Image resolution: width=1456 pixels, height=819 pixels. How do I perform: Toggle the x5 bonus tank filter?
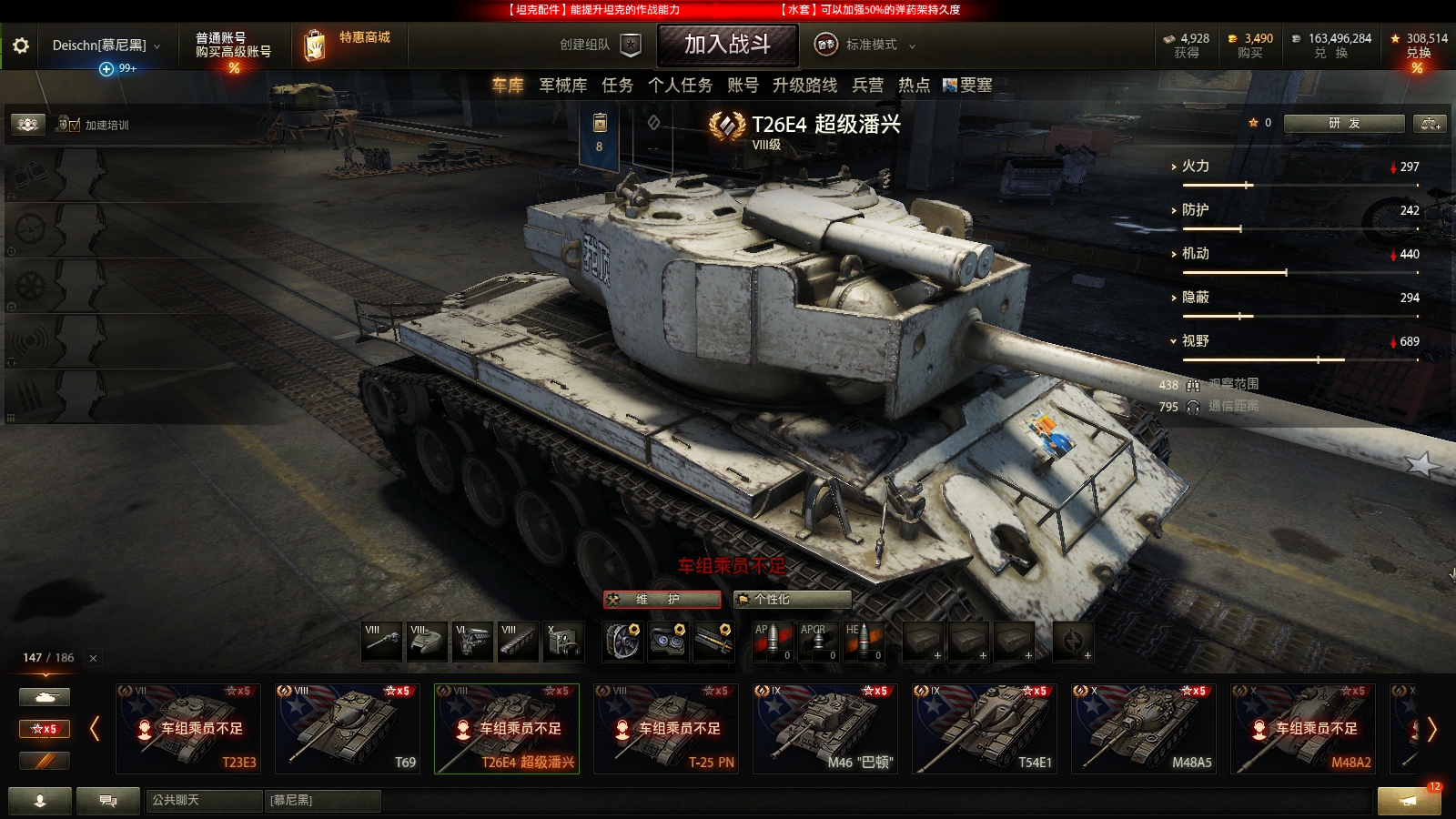coord(45,728)
